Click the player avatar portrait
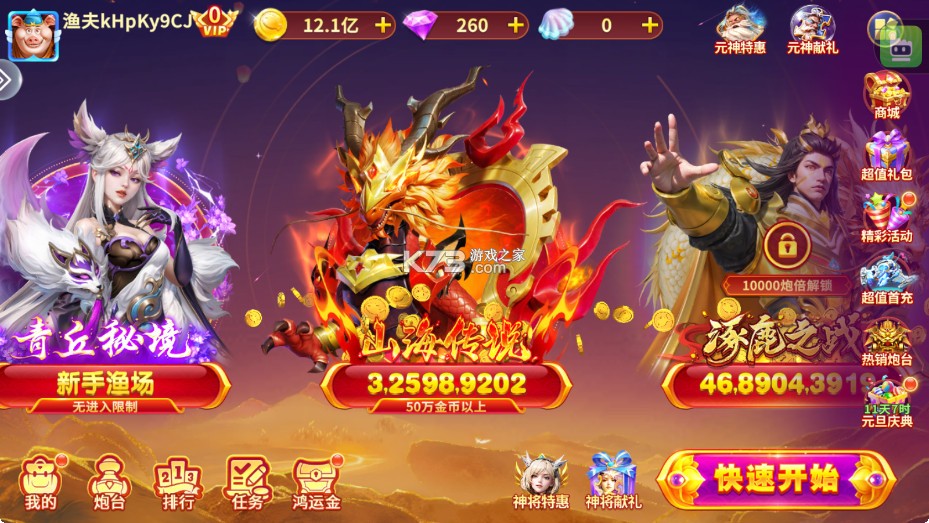This screenshot has width=929, height=523. click(33, 36)
